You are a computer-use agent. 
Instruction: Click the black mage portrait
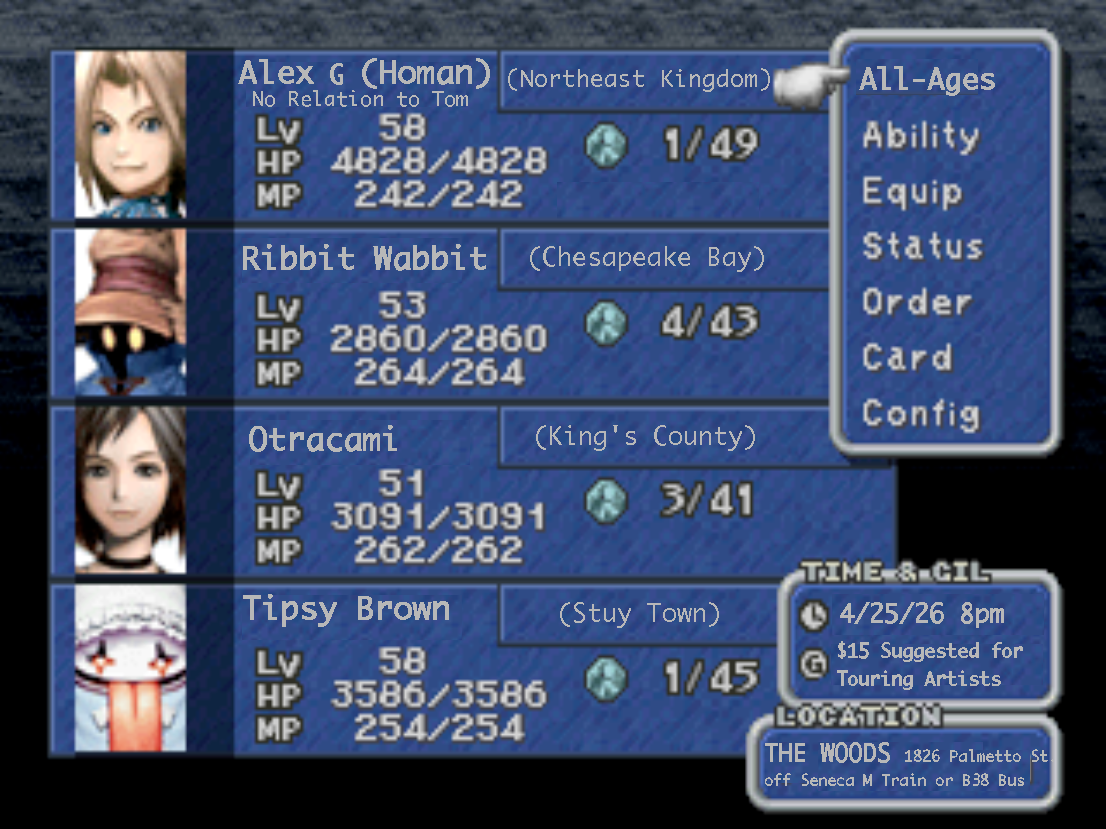[x=130, y=312]
